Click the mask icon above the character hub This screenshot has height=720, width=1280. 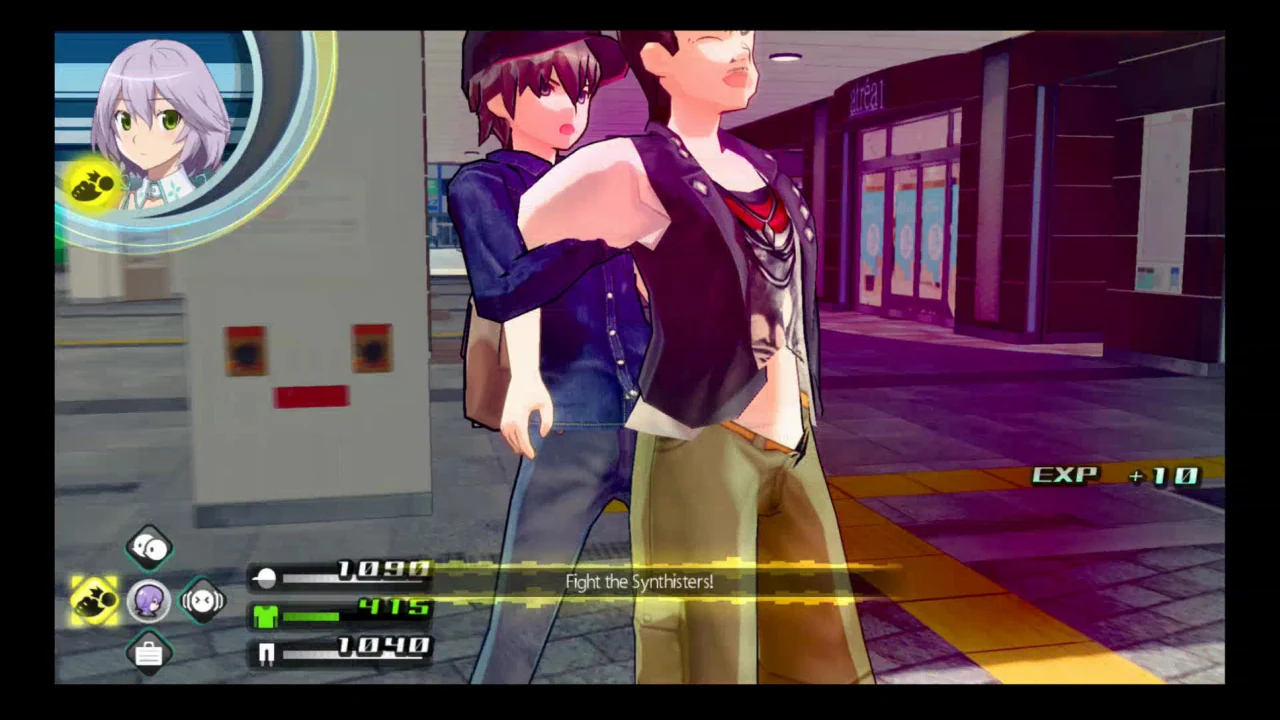tap(148, 545)
